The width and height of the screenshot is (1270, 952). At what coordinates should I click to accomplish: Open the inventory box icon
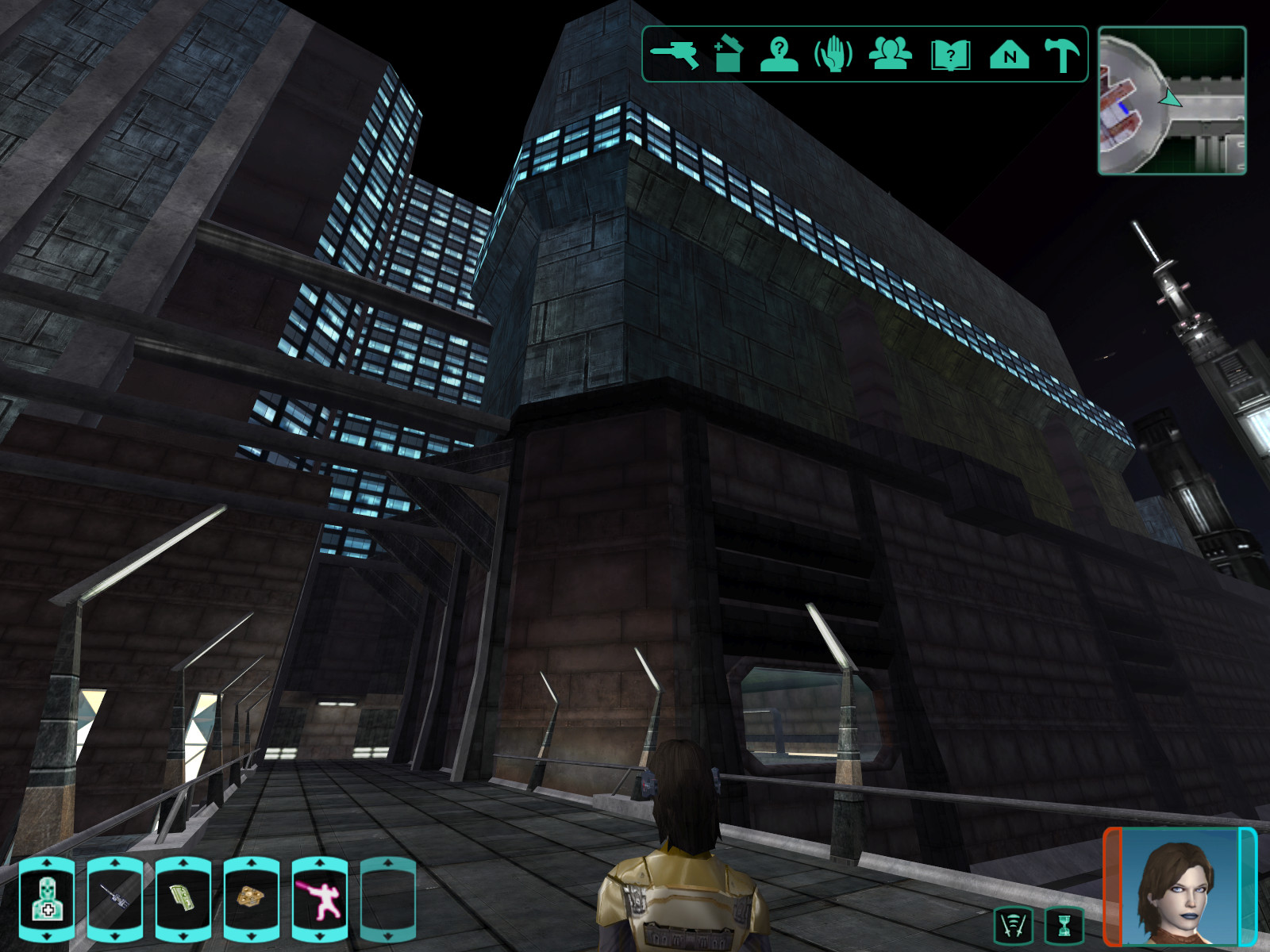[x=728, y=54]
